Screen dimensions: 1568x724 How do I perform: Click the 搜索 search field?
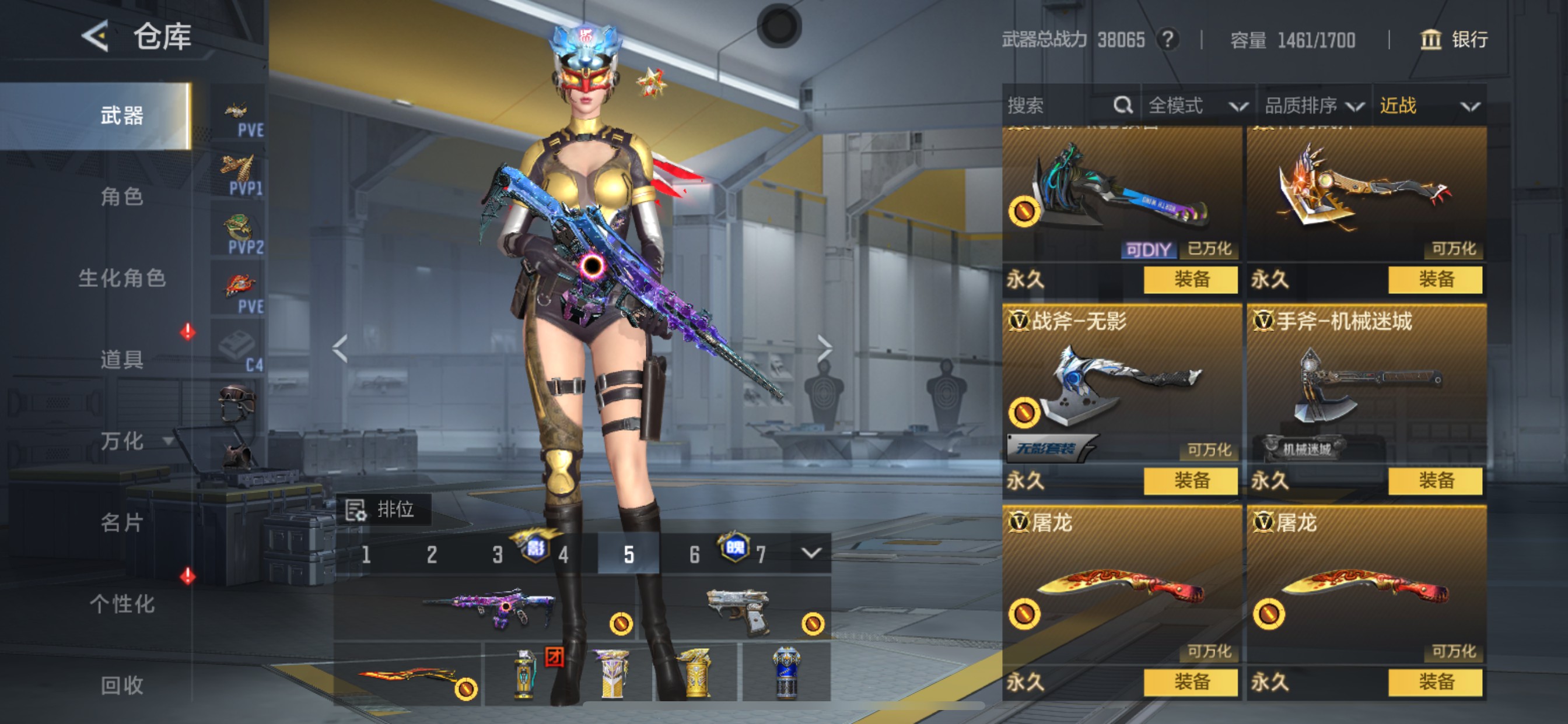[1059, 106]
